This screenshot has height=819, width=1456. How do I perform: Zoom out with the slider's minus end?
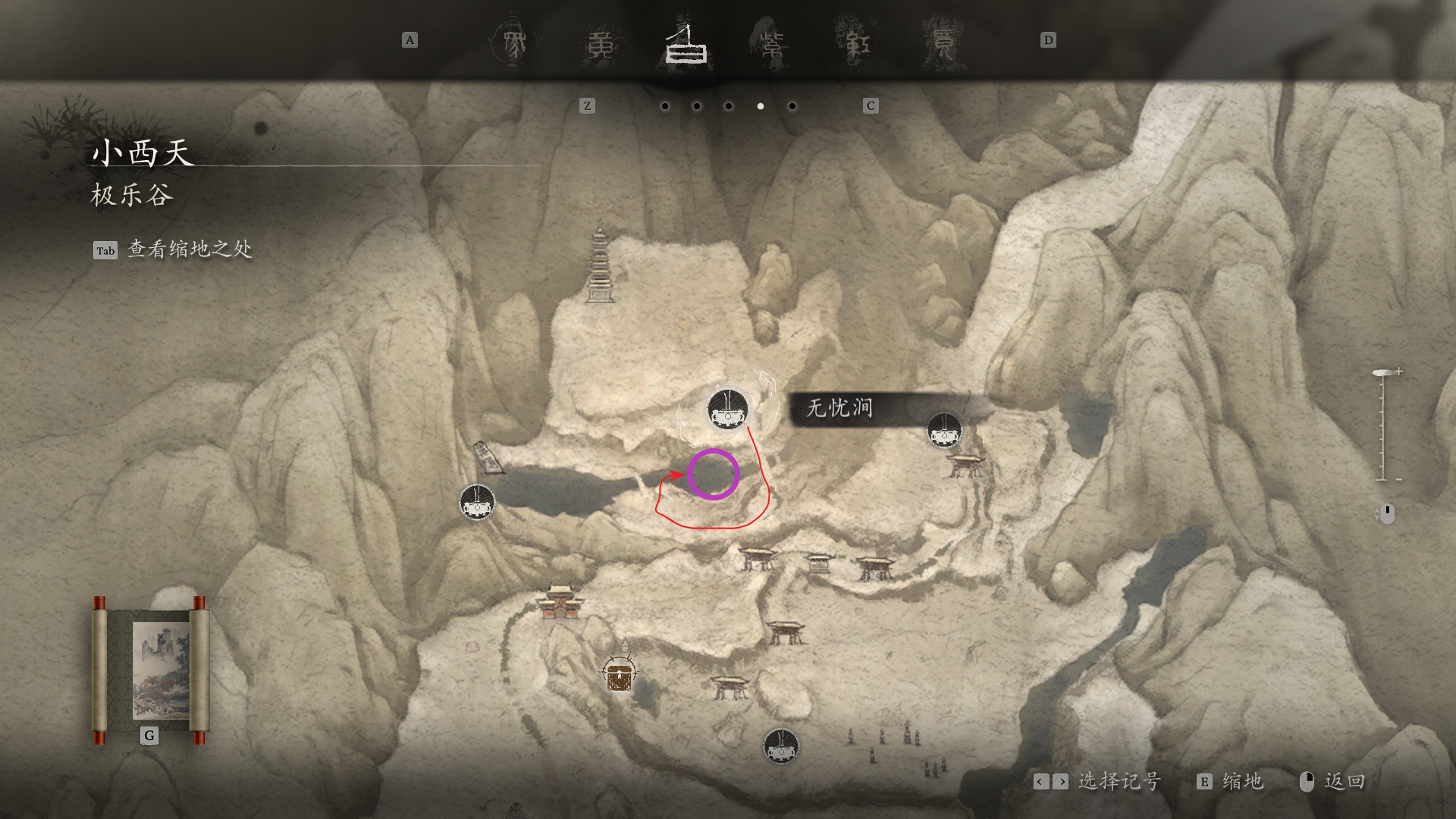[1398, 479]
